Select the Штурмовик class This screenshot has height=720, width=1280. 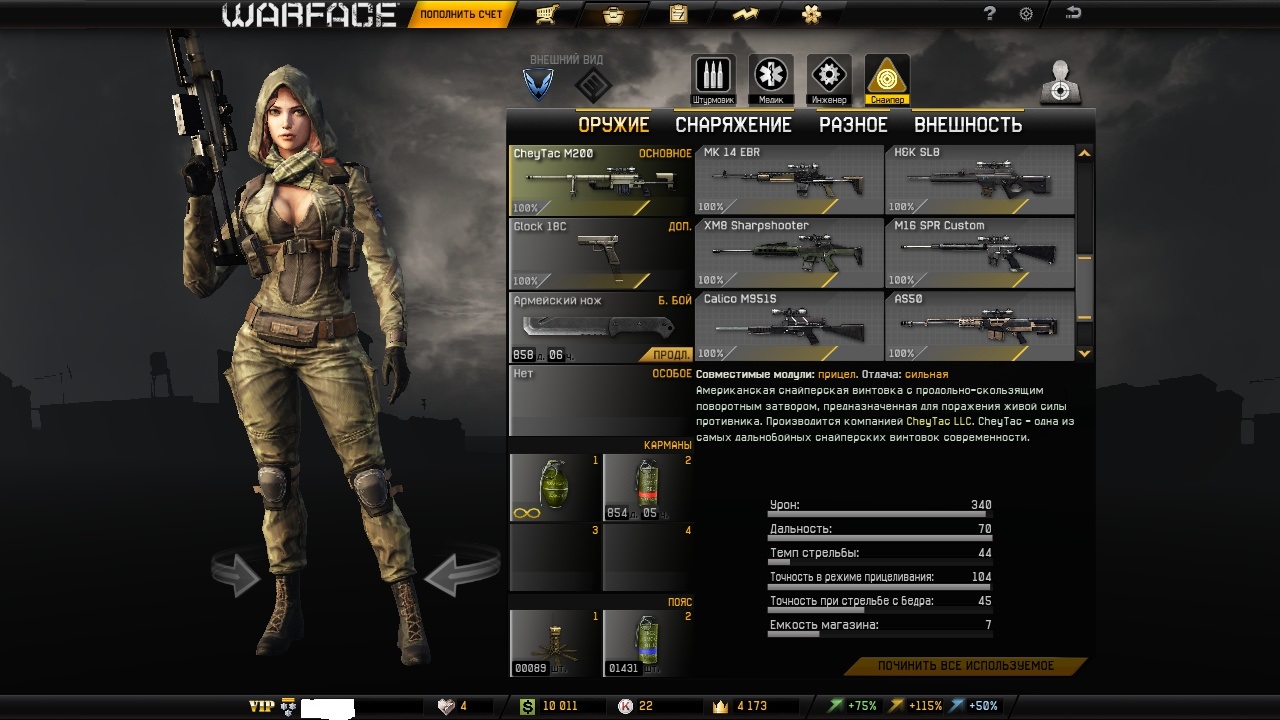(x=713, y=78)
